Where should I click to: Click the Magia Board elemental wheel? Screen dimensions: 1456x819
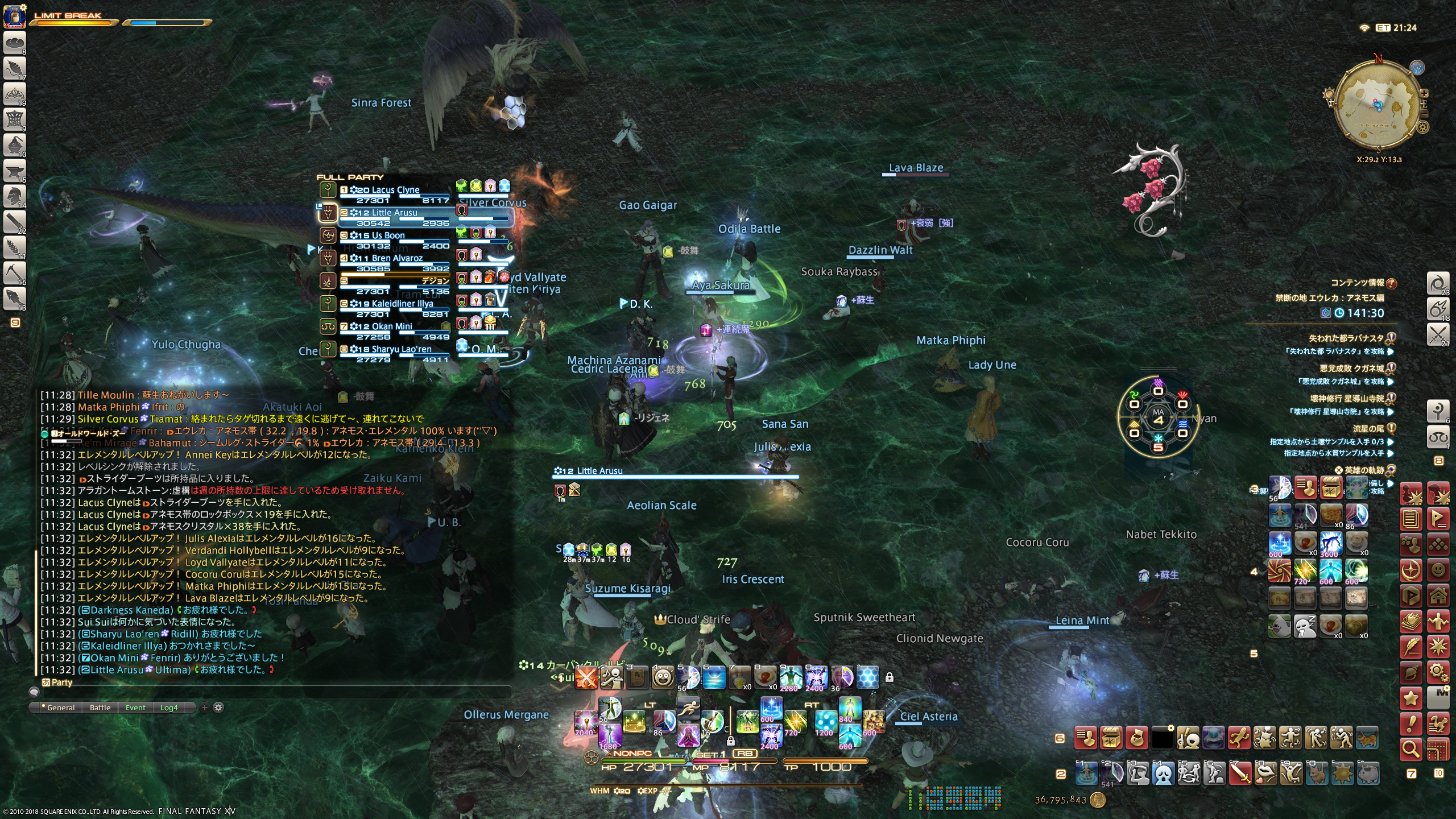point(1158,420)
